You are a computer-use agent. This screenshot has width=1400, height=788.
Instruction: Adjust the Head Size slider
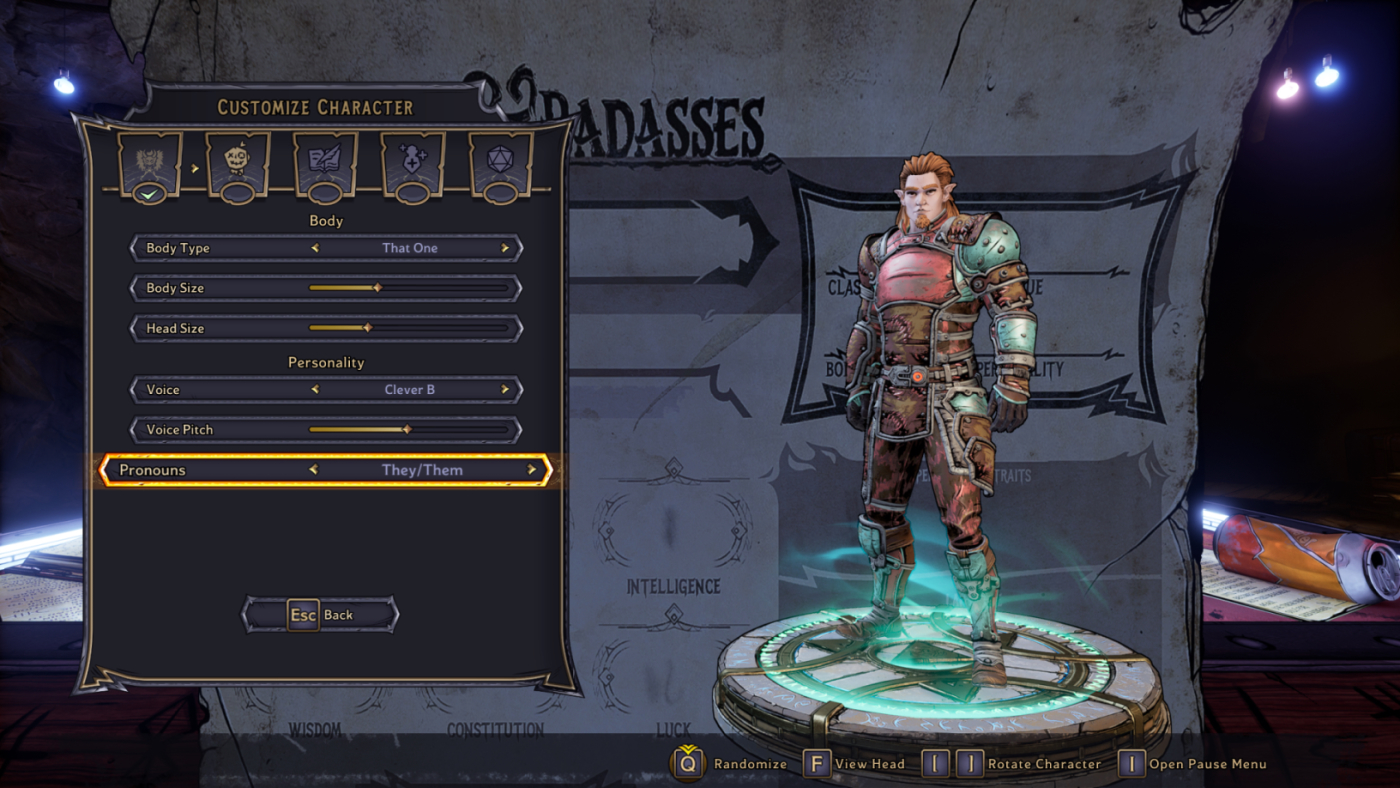coord(367,328)
